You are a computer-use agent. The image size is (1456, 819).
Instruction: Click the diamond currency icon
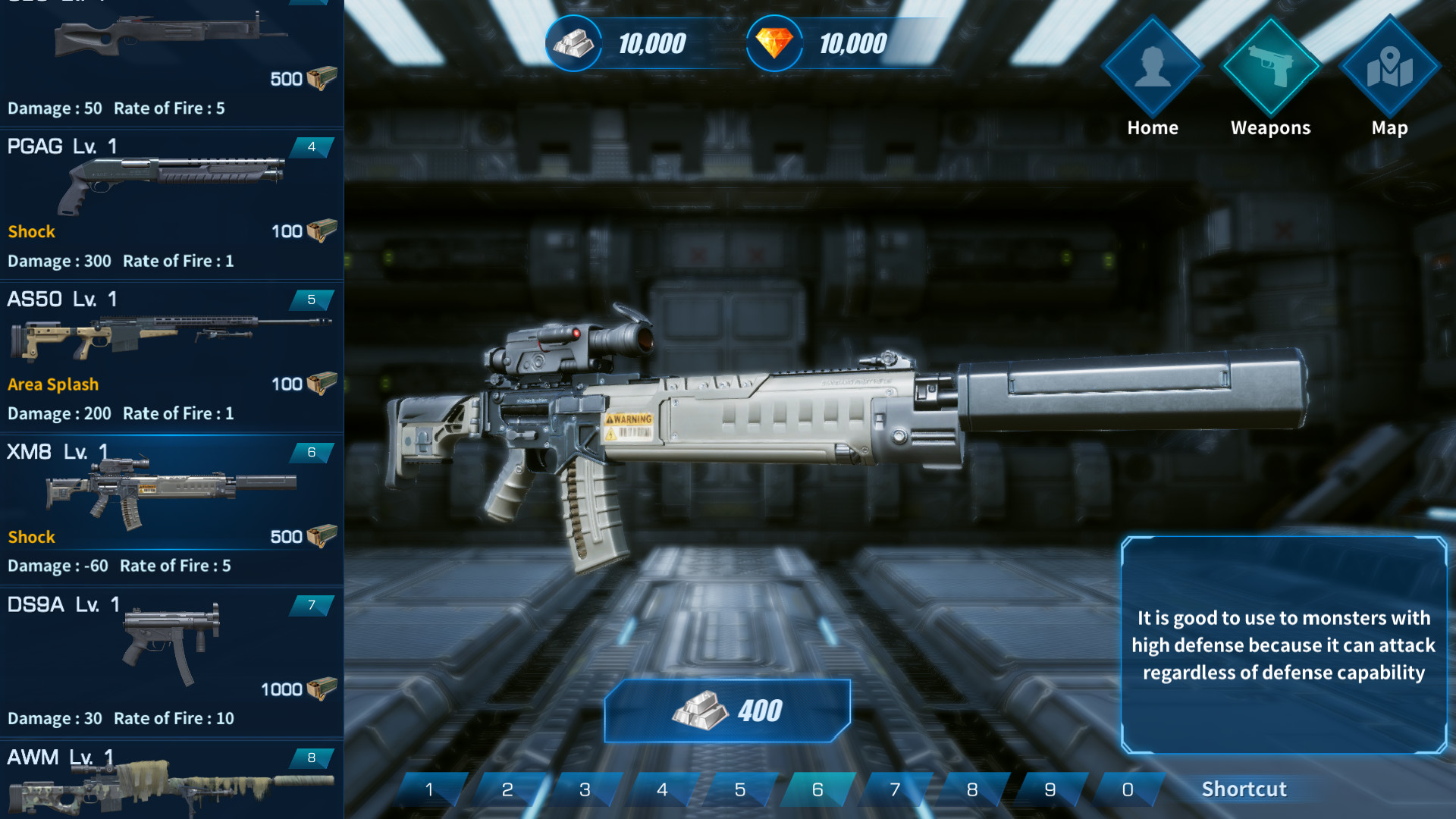[x=773, y=43]
